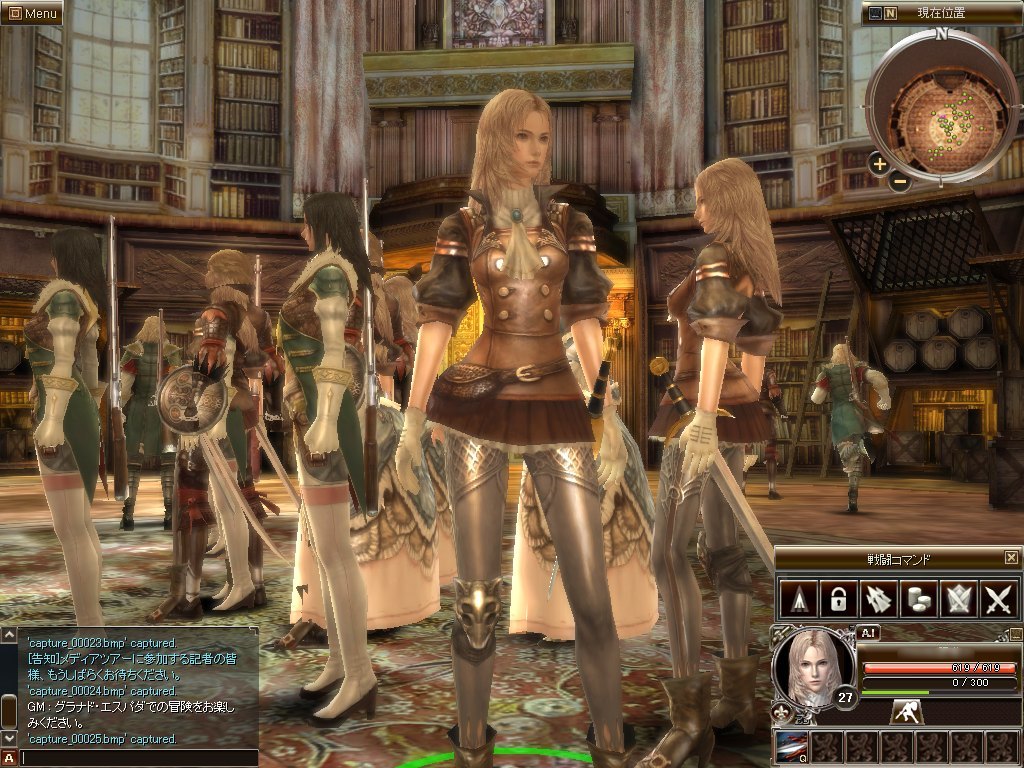1024x768 pixels.
Task: Choose the triple arrows command icon
Action: 876,598
